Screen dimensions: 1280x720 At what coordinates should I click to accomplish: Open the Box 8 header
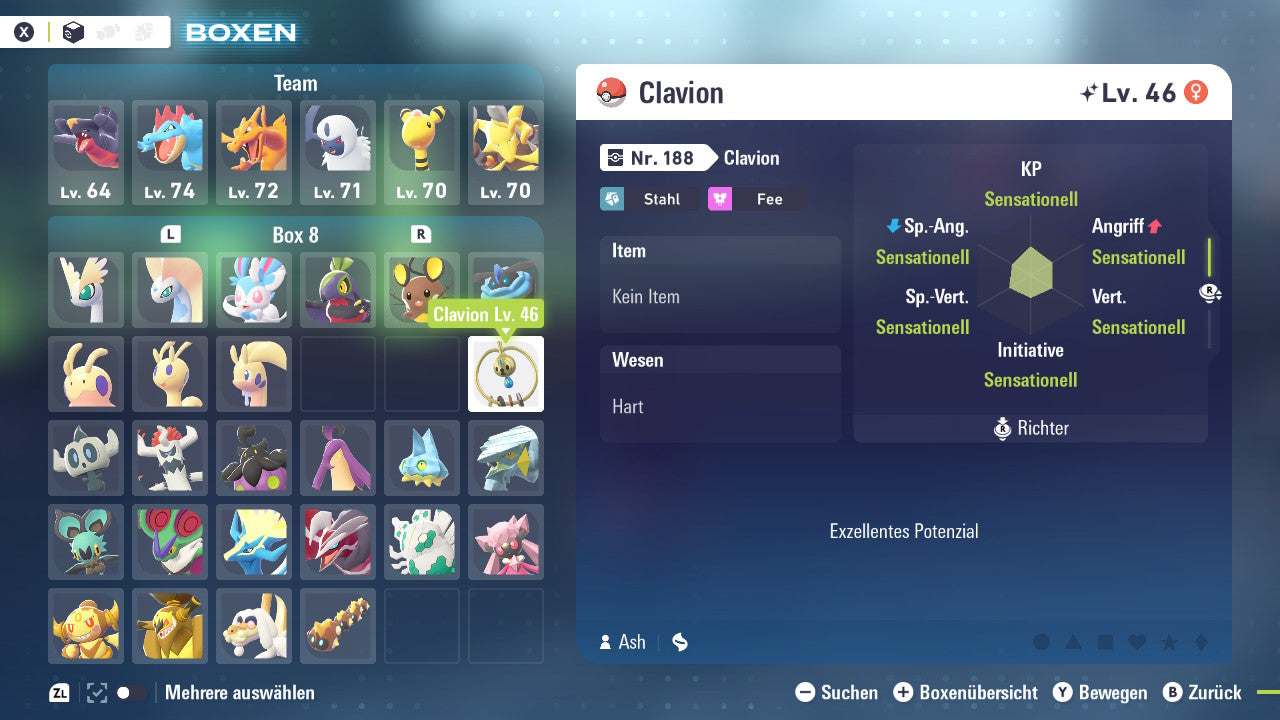(x=295, y=232)
